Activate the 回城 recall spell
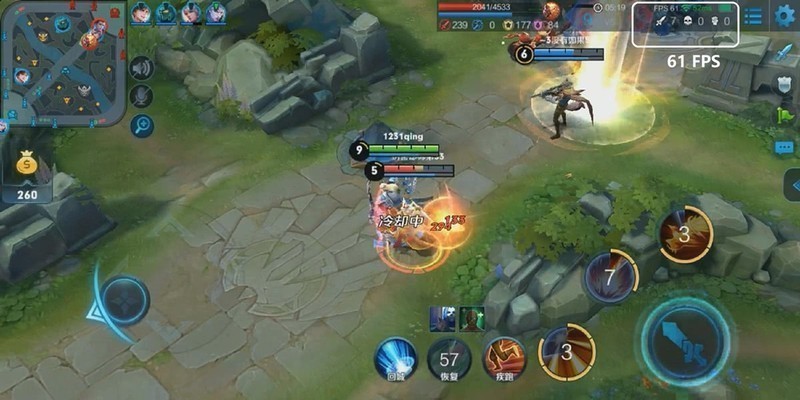Image resolution: width=800 pixels, height=400 pixels. tap(395, 357)
